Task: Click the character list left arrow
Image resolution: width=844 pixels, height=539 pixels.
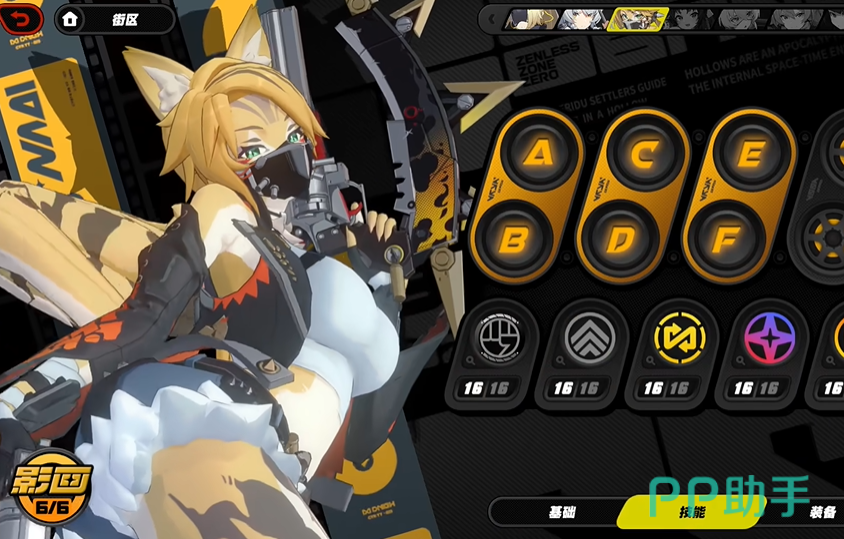Action: (492, 18)
